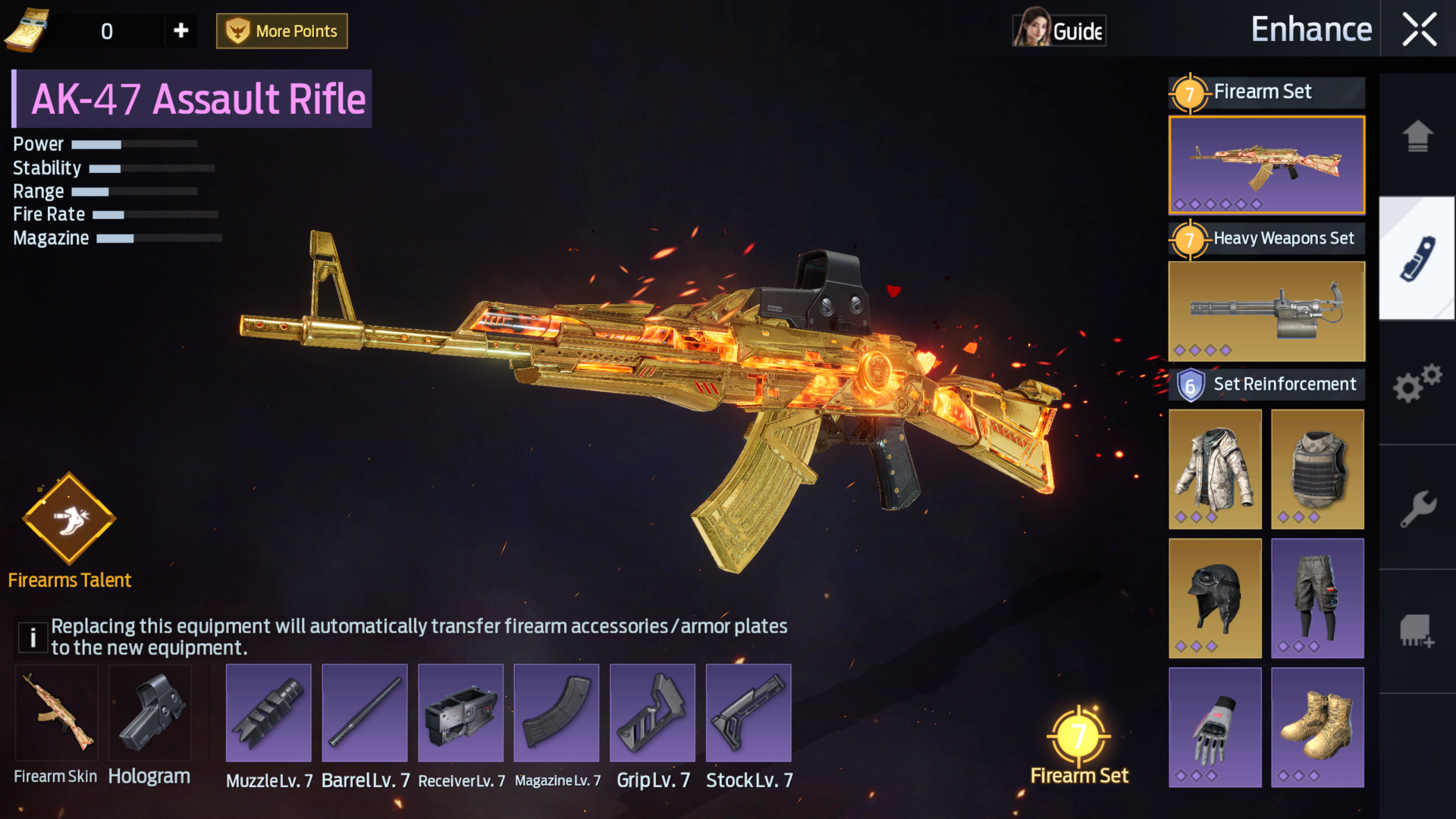Viewport: 1456px width, 819px height.
Task: Open the Guide helper
Action: pyautogui.click(x=1059, y=30)
